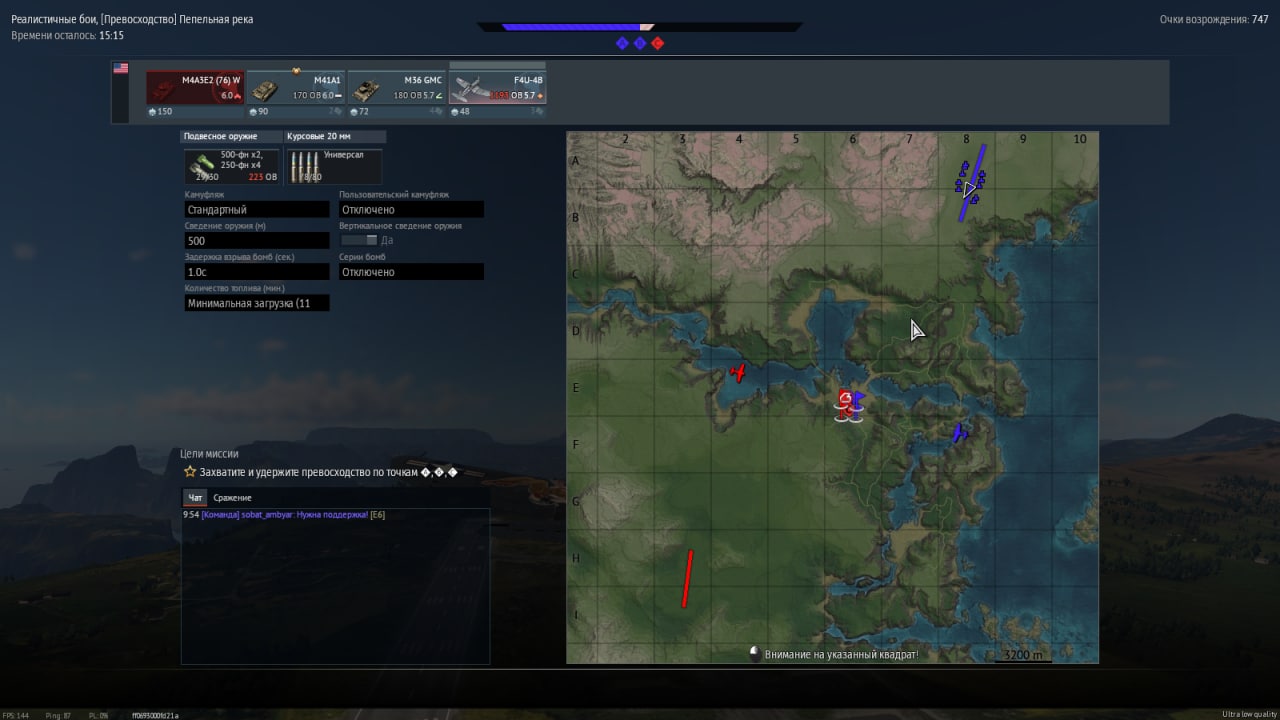Switch to the Сражение log tab

(232, 497)
